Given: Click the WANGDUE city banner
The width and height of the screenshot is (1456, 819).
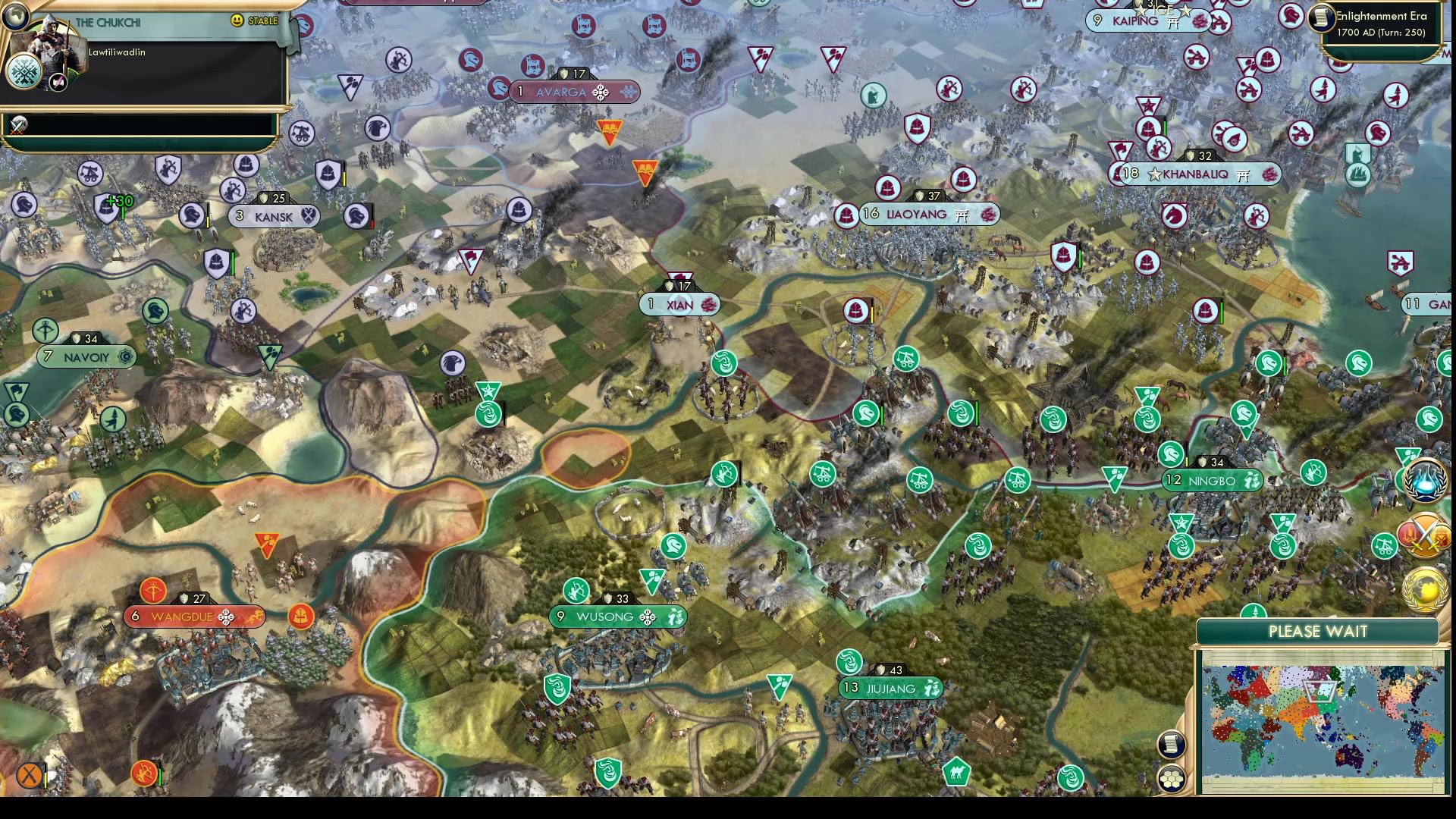Looking at the screenshot, I should click(x=193, y=617).
